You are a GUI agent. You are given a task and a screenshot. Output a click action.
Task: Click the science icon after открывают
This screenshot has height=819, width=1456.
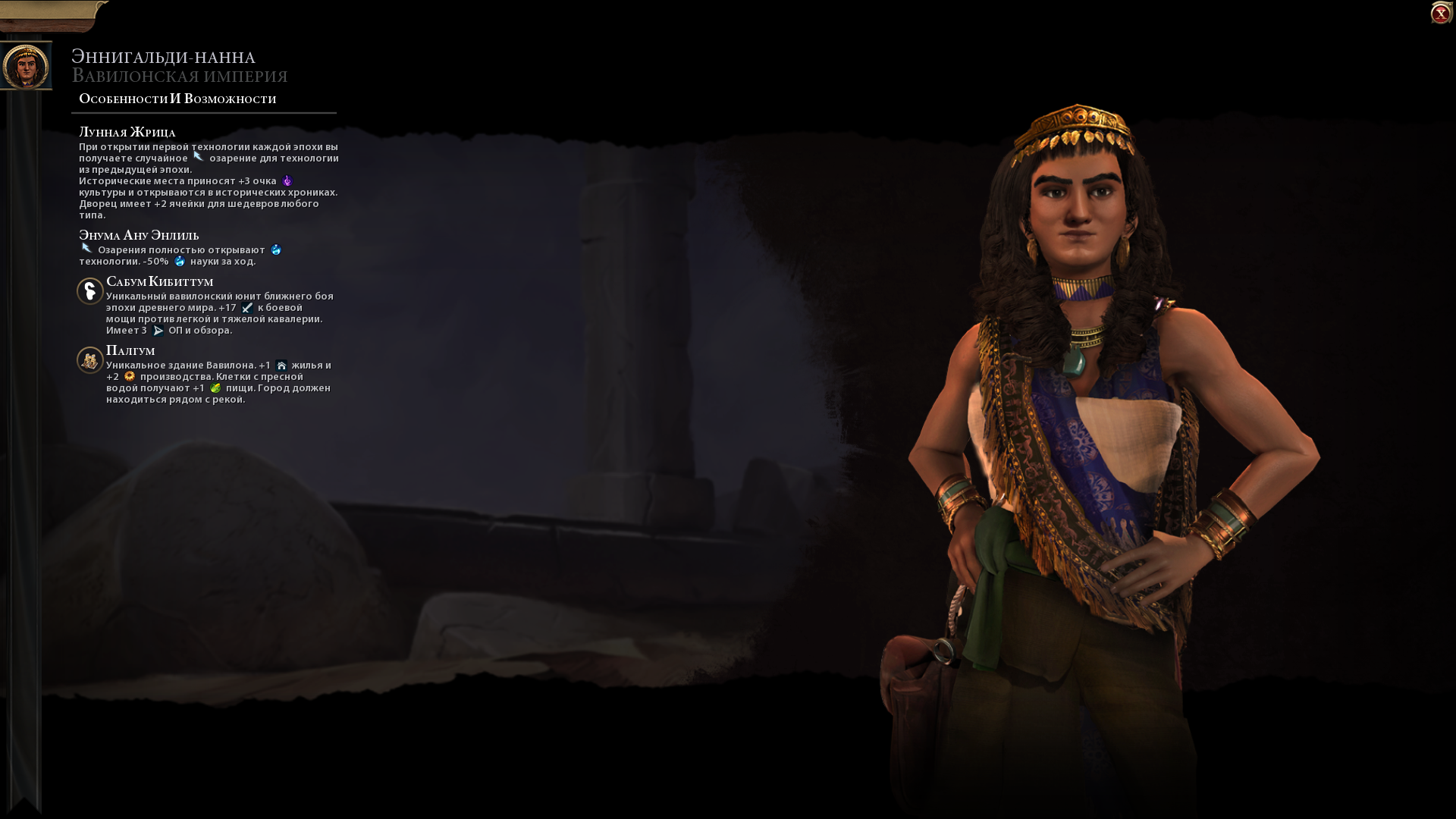click(275, 250)
